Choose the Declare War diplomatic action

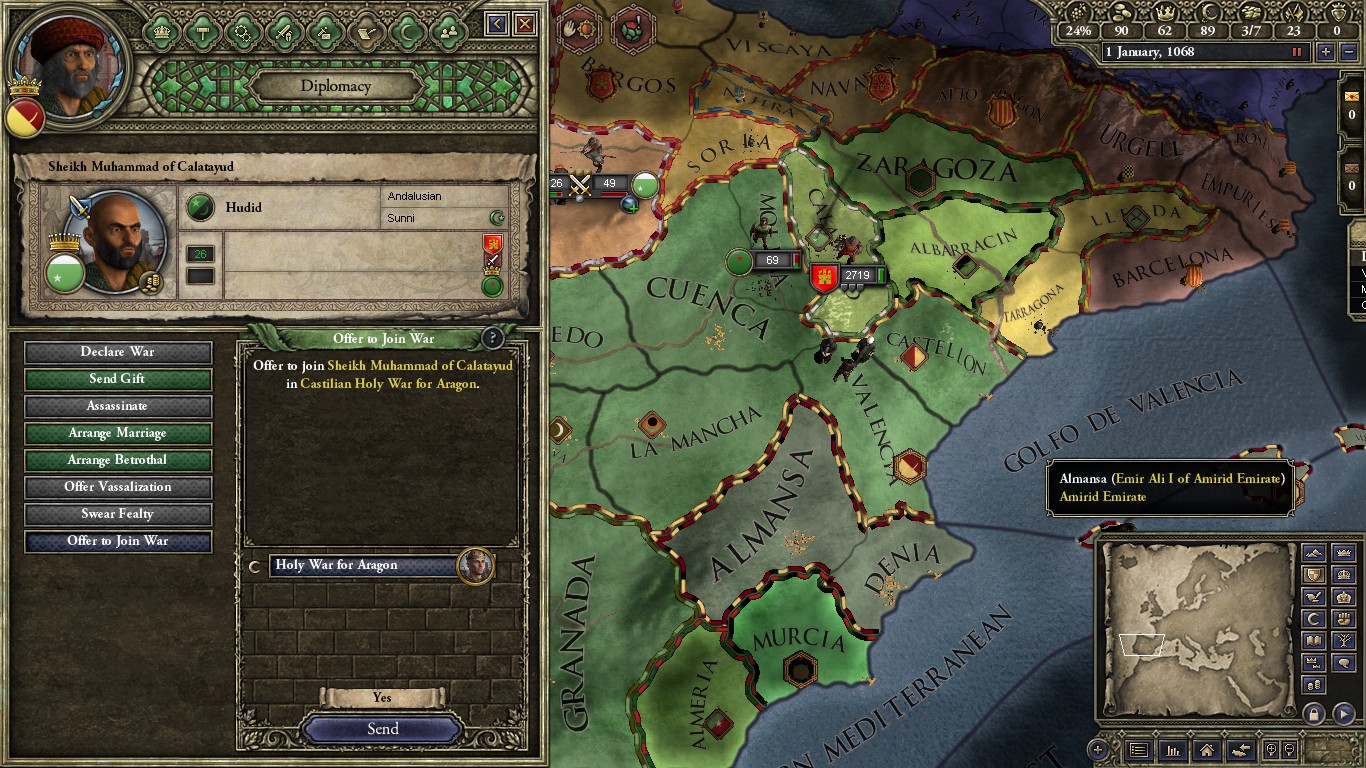pyautogui.click(x=118, y=352)
